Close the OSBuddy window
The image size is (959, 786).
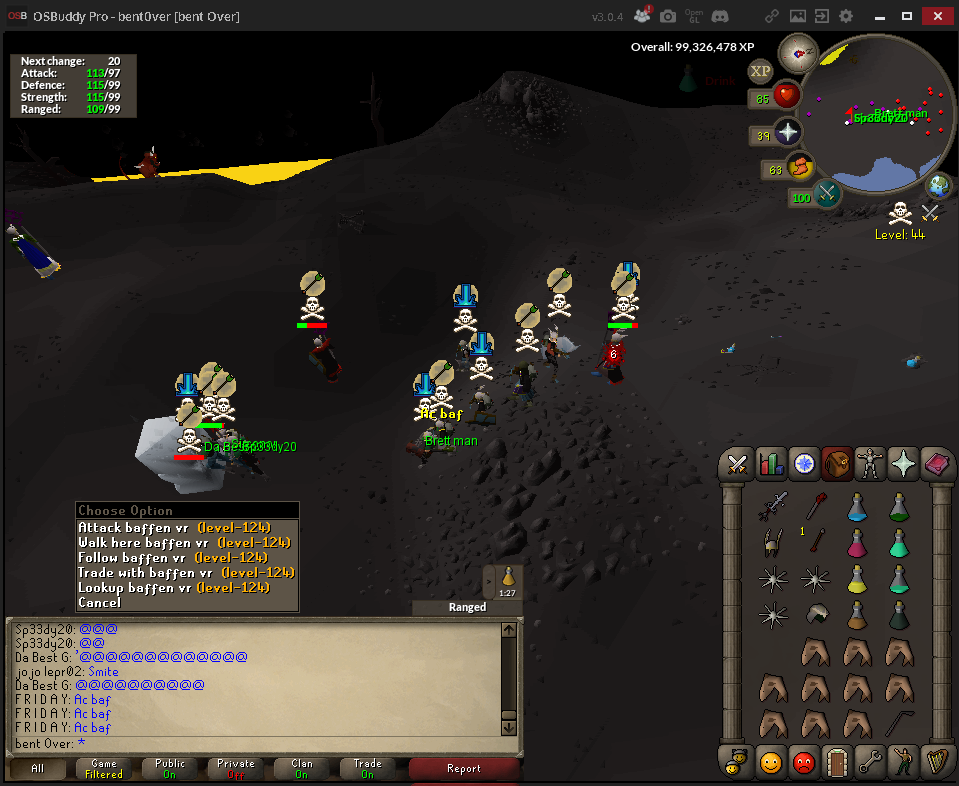point(935,16)
